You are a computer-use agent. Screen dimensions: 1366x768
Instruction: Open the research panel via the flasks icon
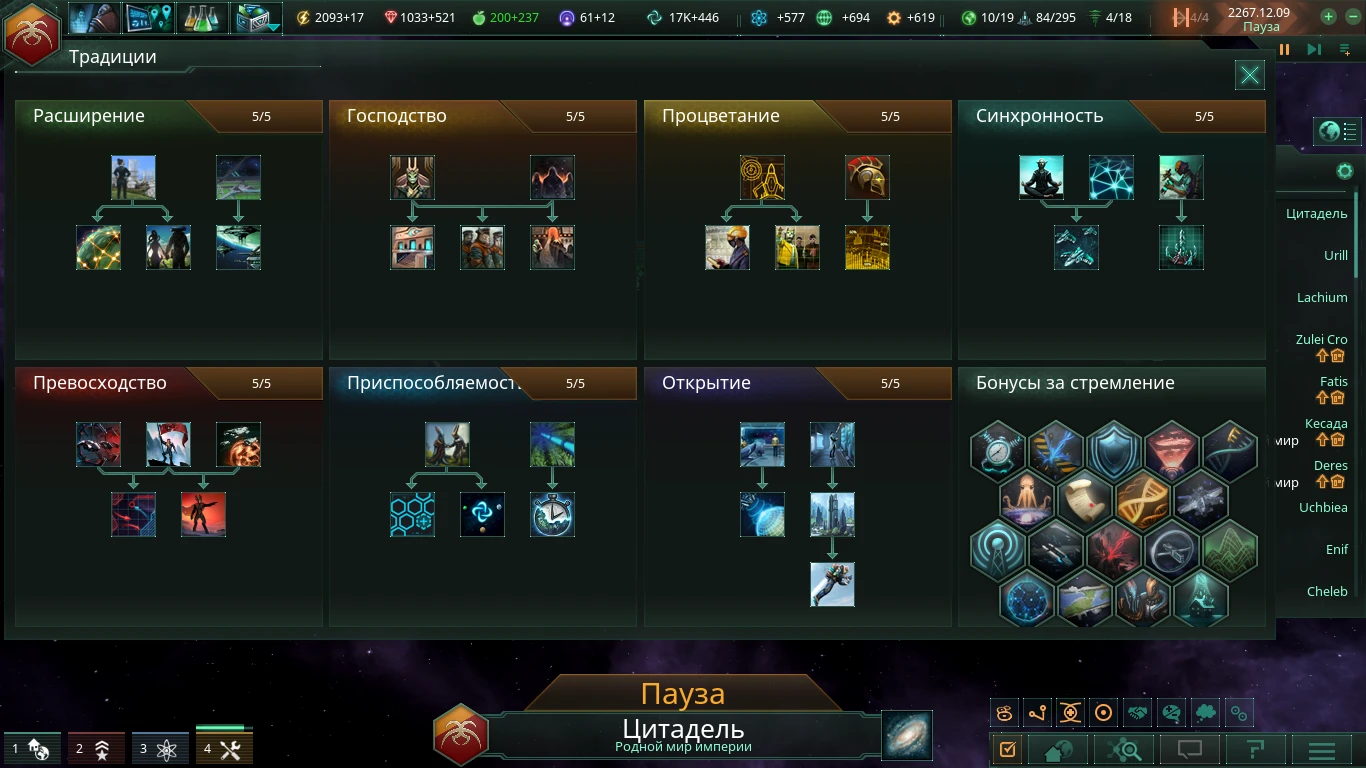click(x=203, y=17)
